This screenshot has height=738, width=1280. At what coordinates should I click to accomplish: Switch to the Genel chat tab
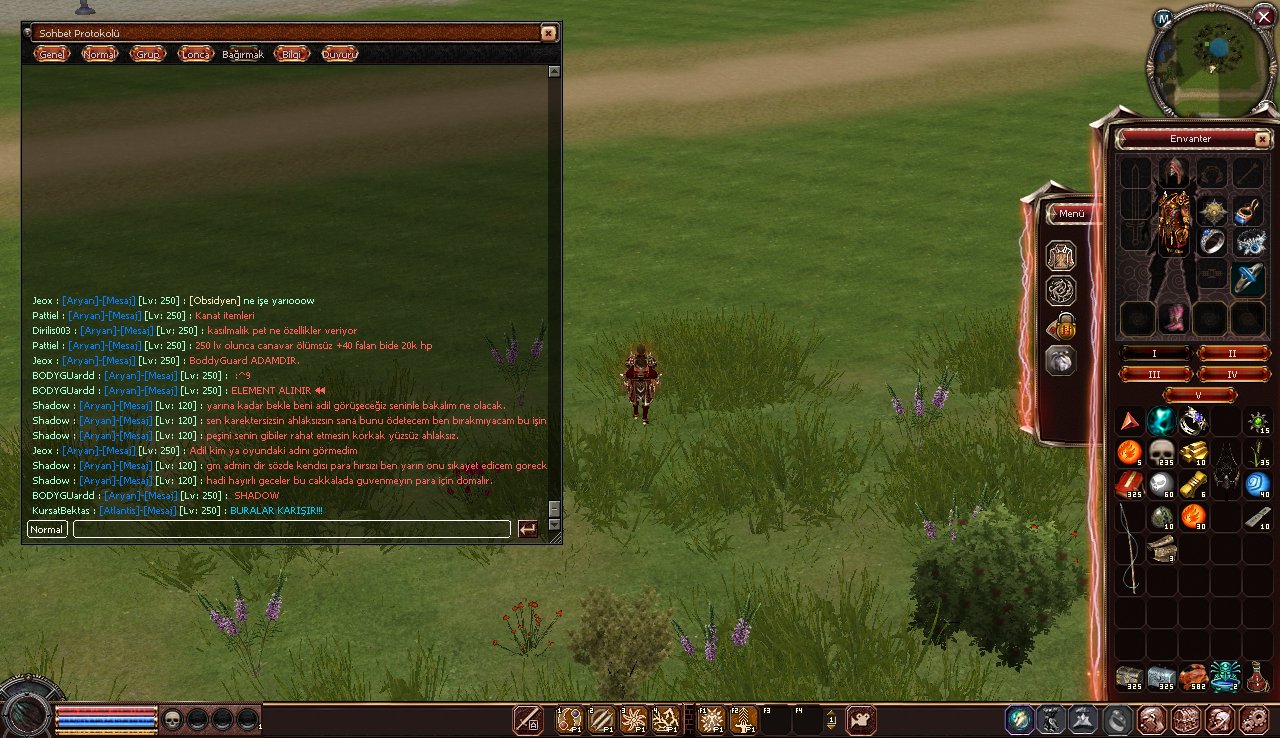point(51,54)
